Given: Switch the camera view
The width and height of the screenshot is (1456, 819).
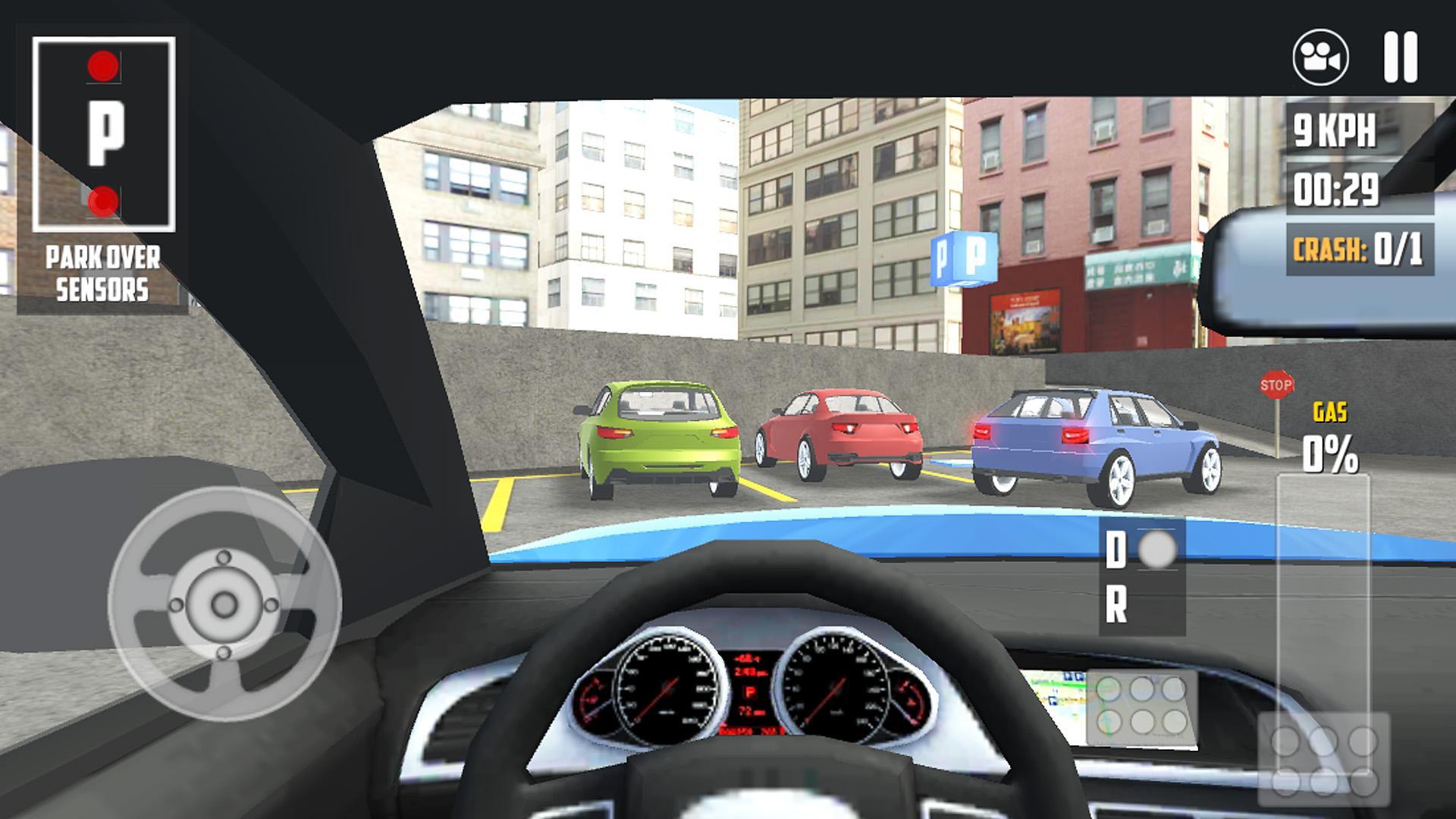Looking at the screenshot, I should [x=1320, y=57].
